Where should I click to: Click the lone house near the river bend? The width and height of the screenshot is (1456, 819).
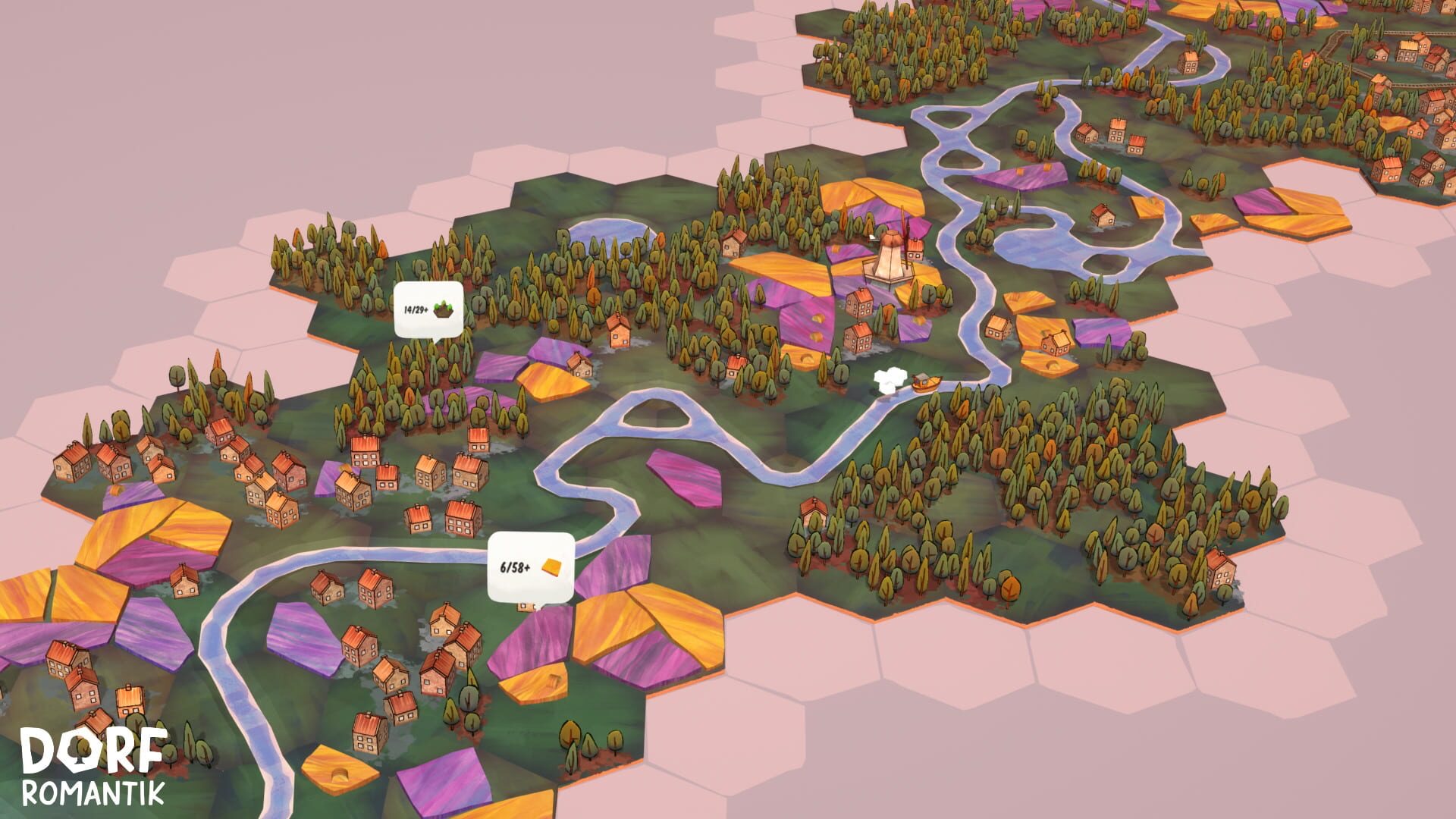[x=814, y=510]
